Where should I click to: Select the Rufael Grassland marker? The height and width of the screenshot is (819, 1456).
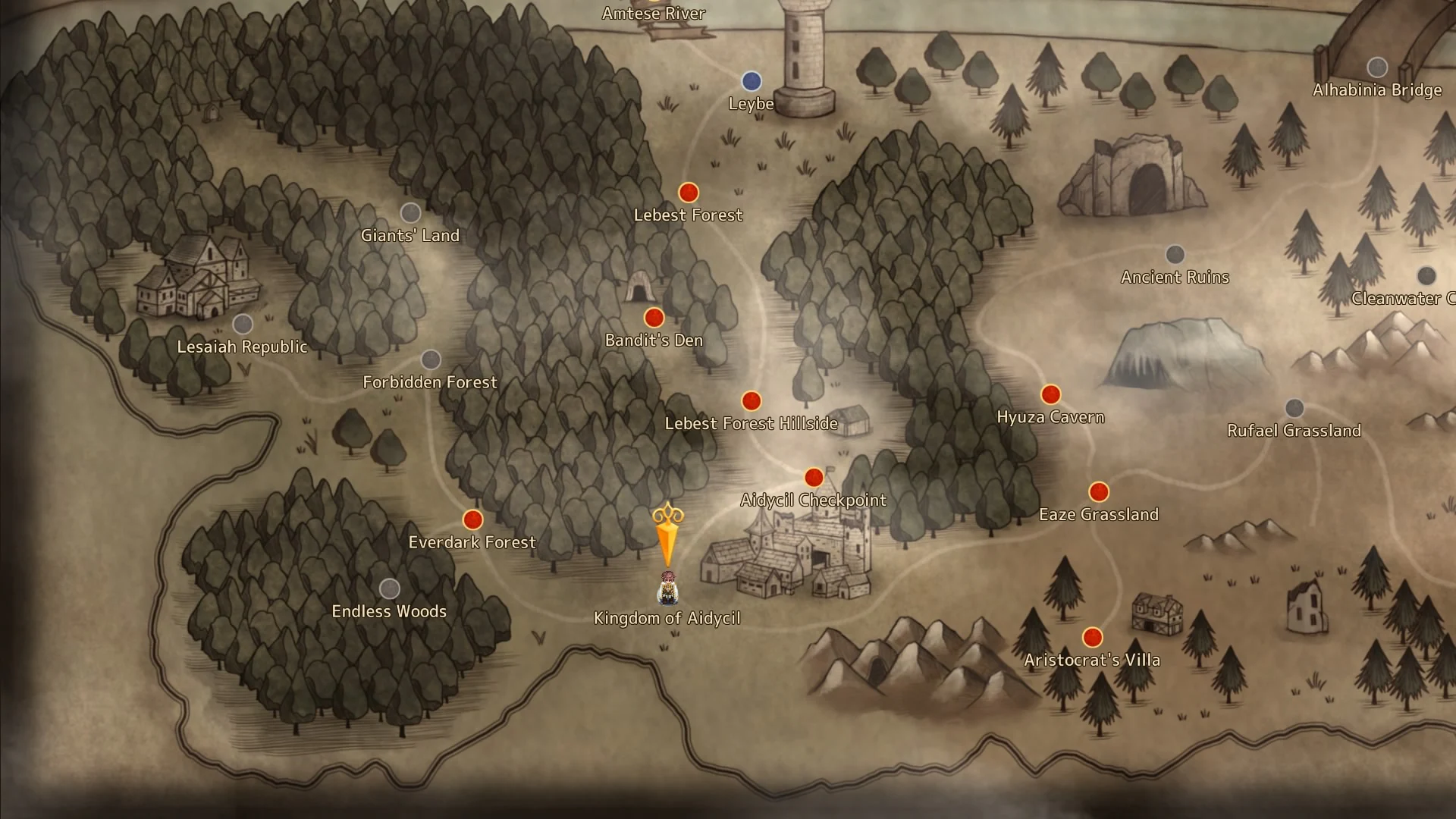point(1294,408)
